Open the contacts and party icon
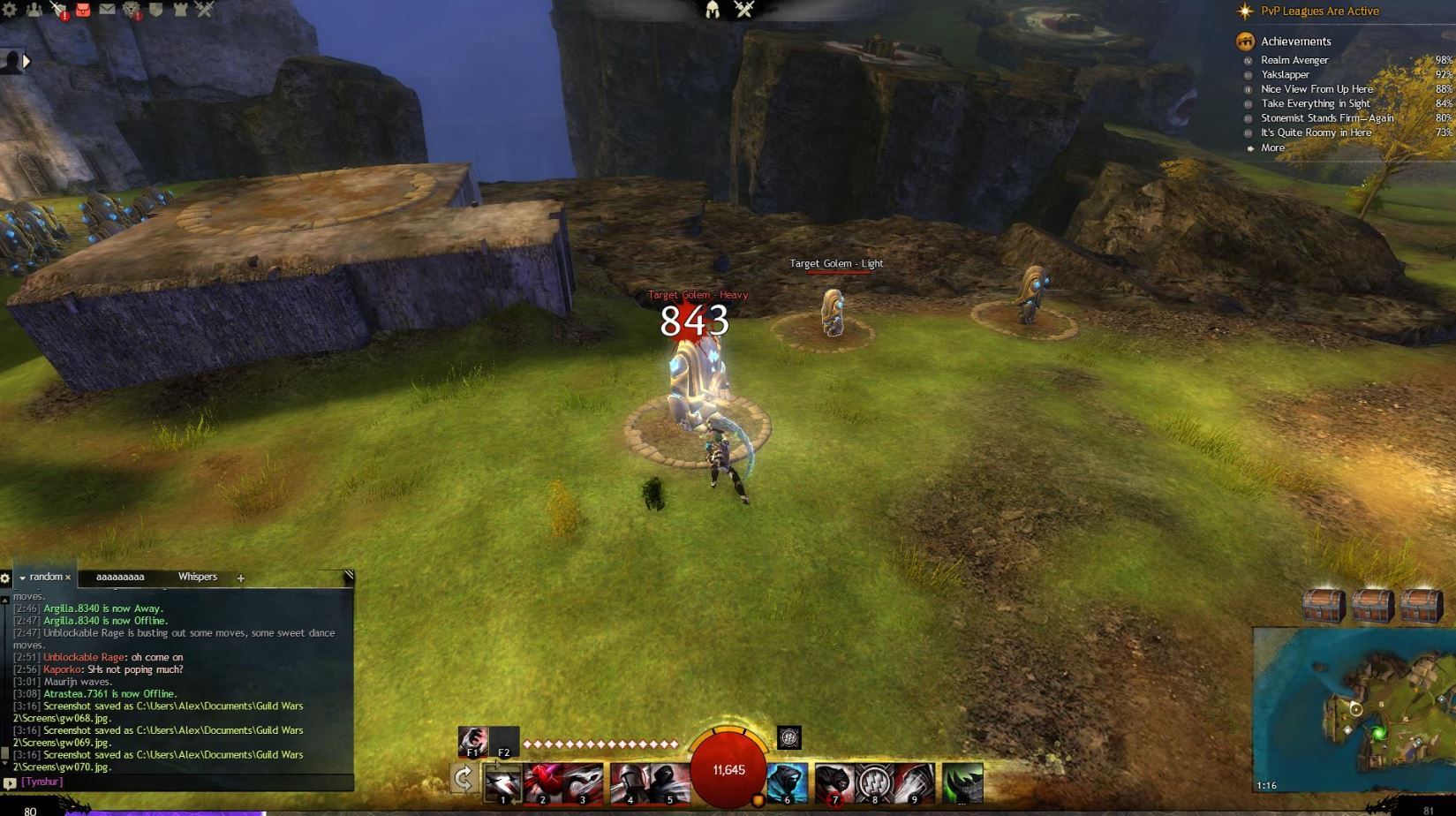 (34, 10)
